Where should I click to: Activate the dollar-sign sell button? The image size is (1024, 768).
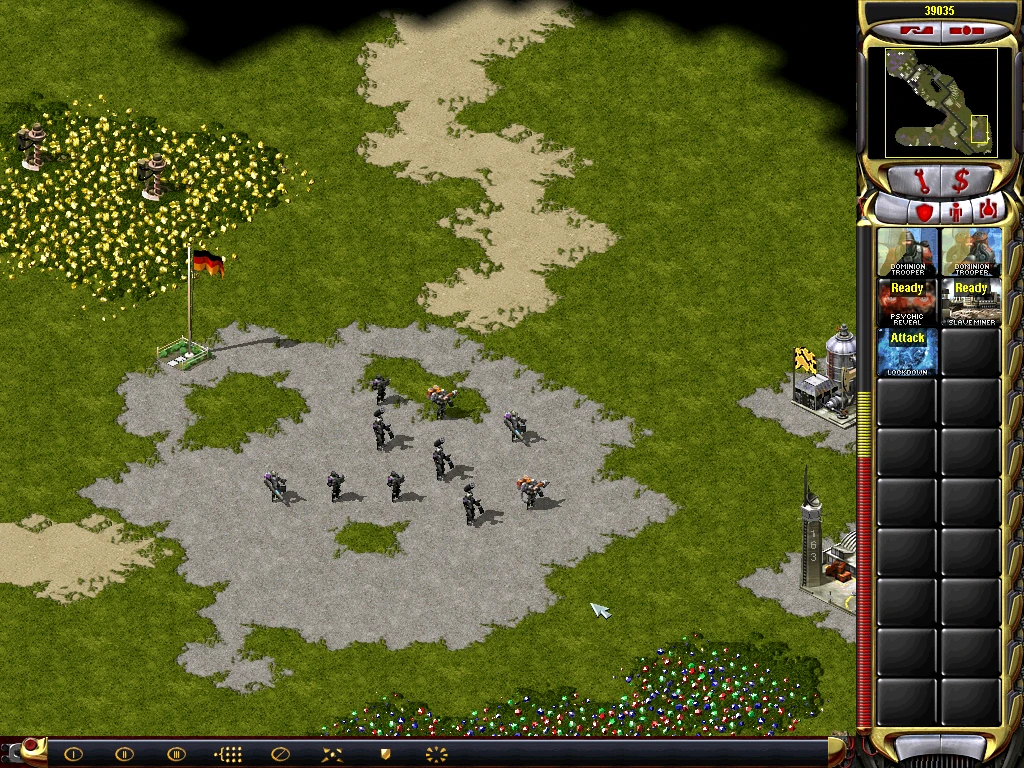[961, 181]
